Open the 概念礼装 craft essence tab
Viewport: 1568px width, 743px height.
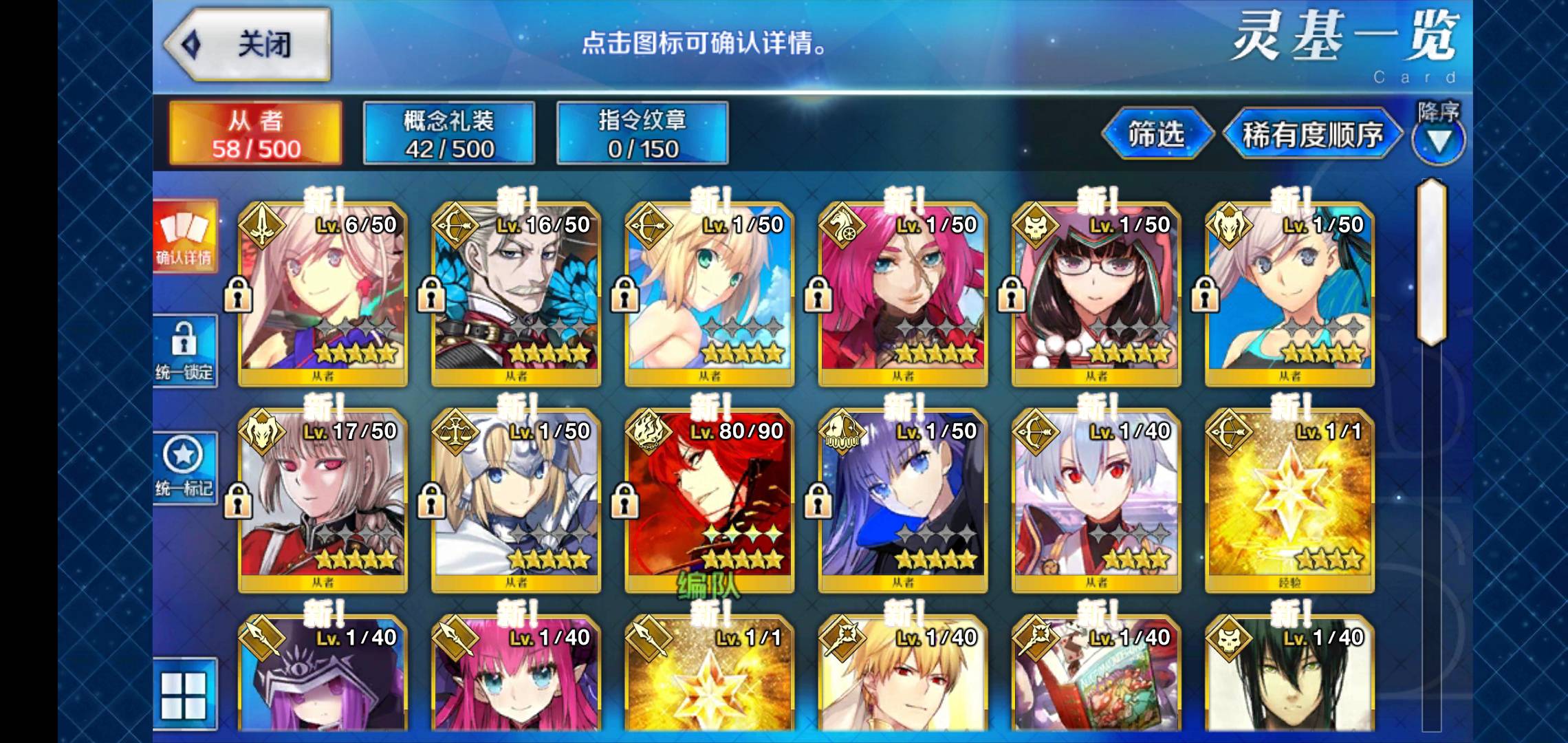pyautogui.click(x=449, y=133)
